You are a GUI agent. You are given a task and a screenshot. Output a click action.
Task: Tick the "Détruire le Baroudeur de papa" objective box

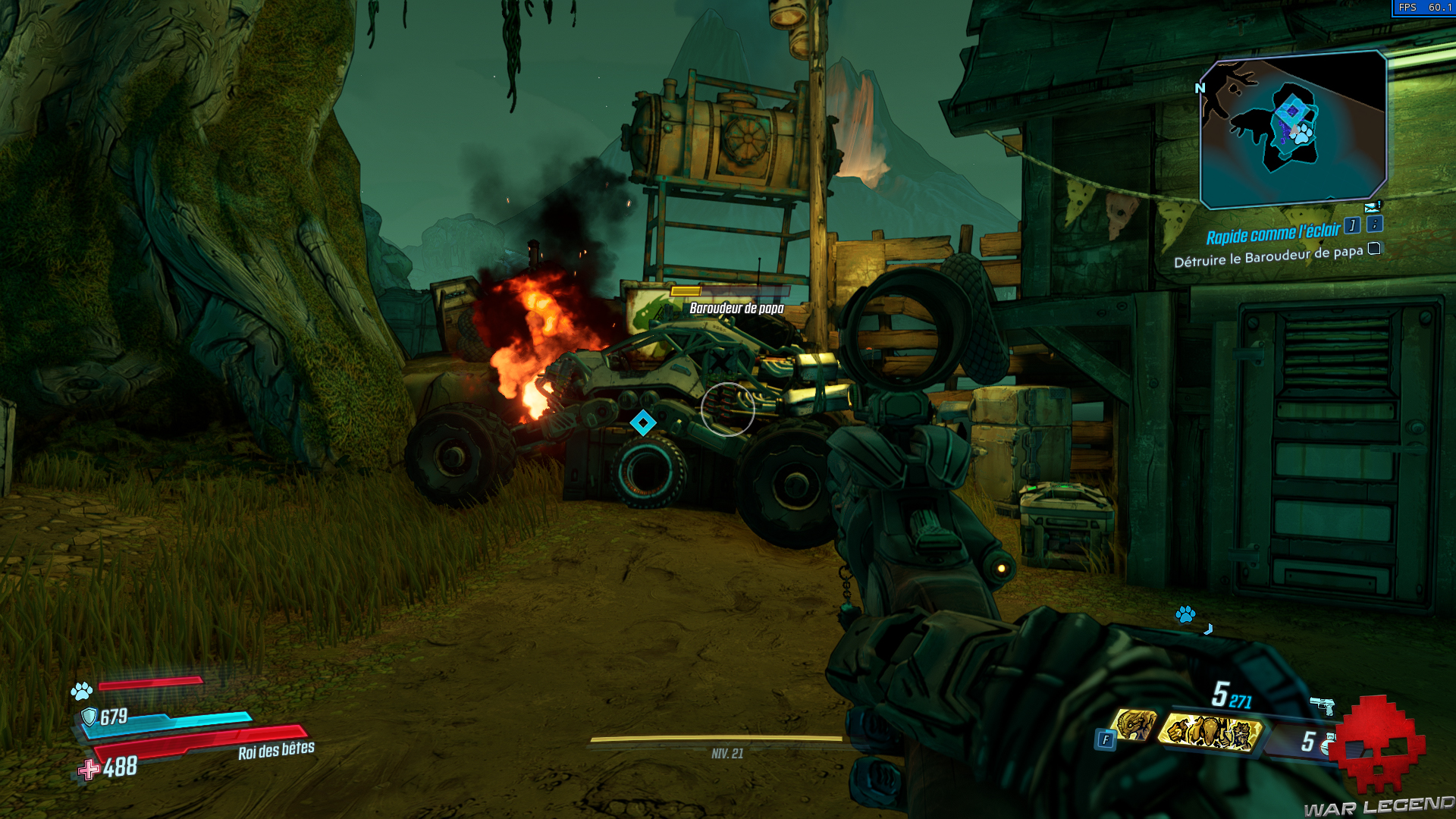click(1374, 249)
